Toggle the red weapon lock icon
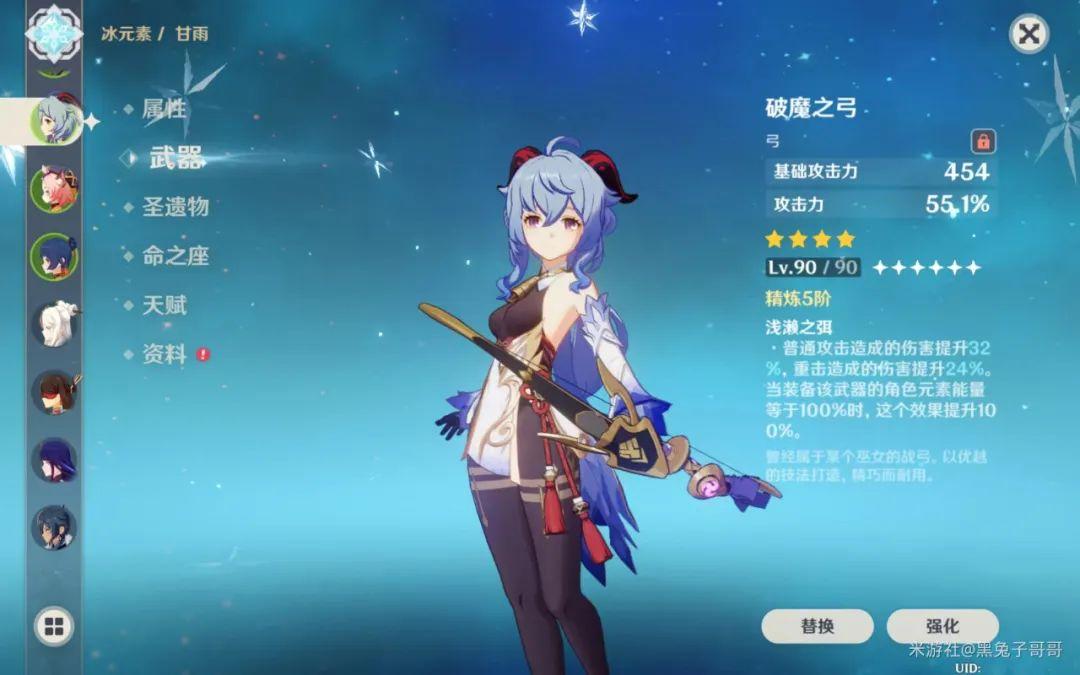The height and width of the screenshot is (675, 1080). (983, 140)
